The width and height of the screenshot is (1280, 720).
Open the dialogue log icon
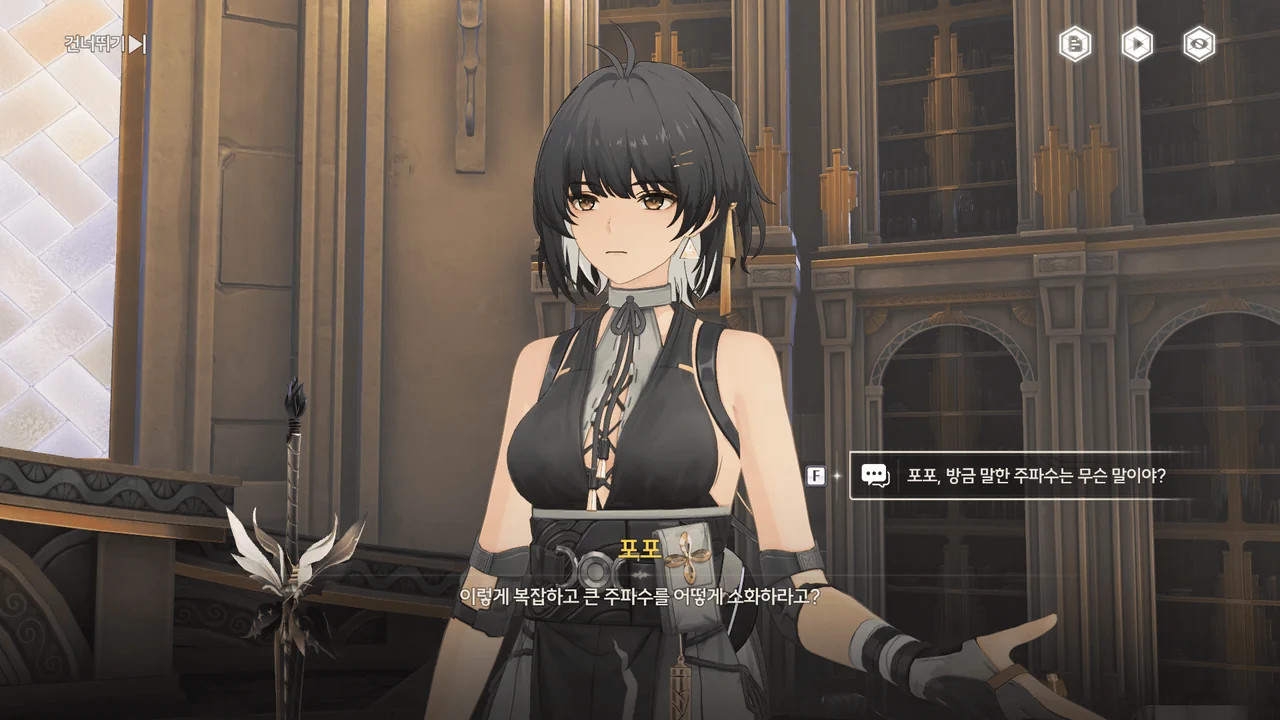[x=1075, y=44]
